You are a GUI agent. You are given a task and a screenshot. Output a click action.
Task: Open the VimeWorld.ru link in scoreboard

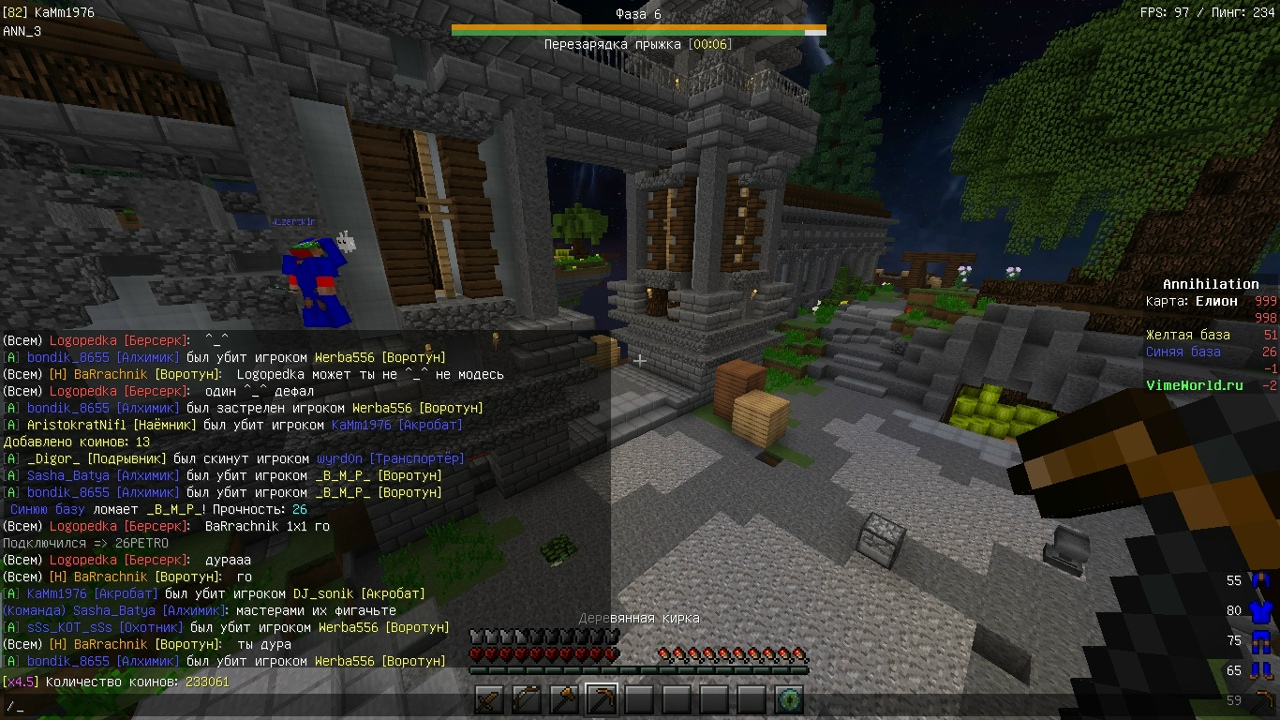click(x=1194, y=385)
